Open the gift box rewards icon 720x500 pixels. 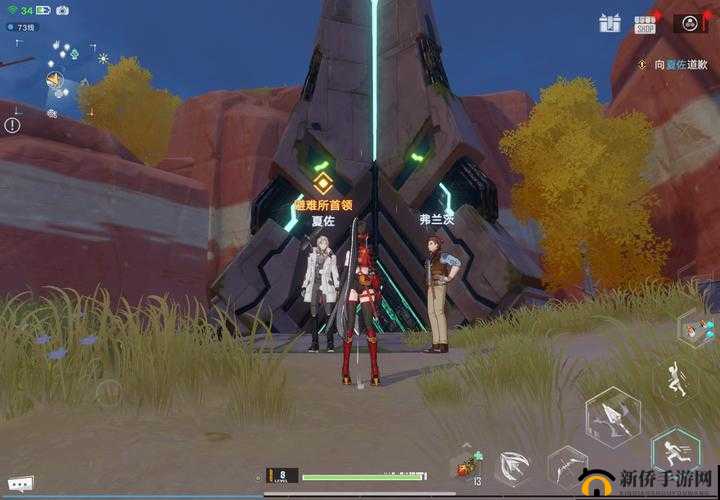click(610, 23)
